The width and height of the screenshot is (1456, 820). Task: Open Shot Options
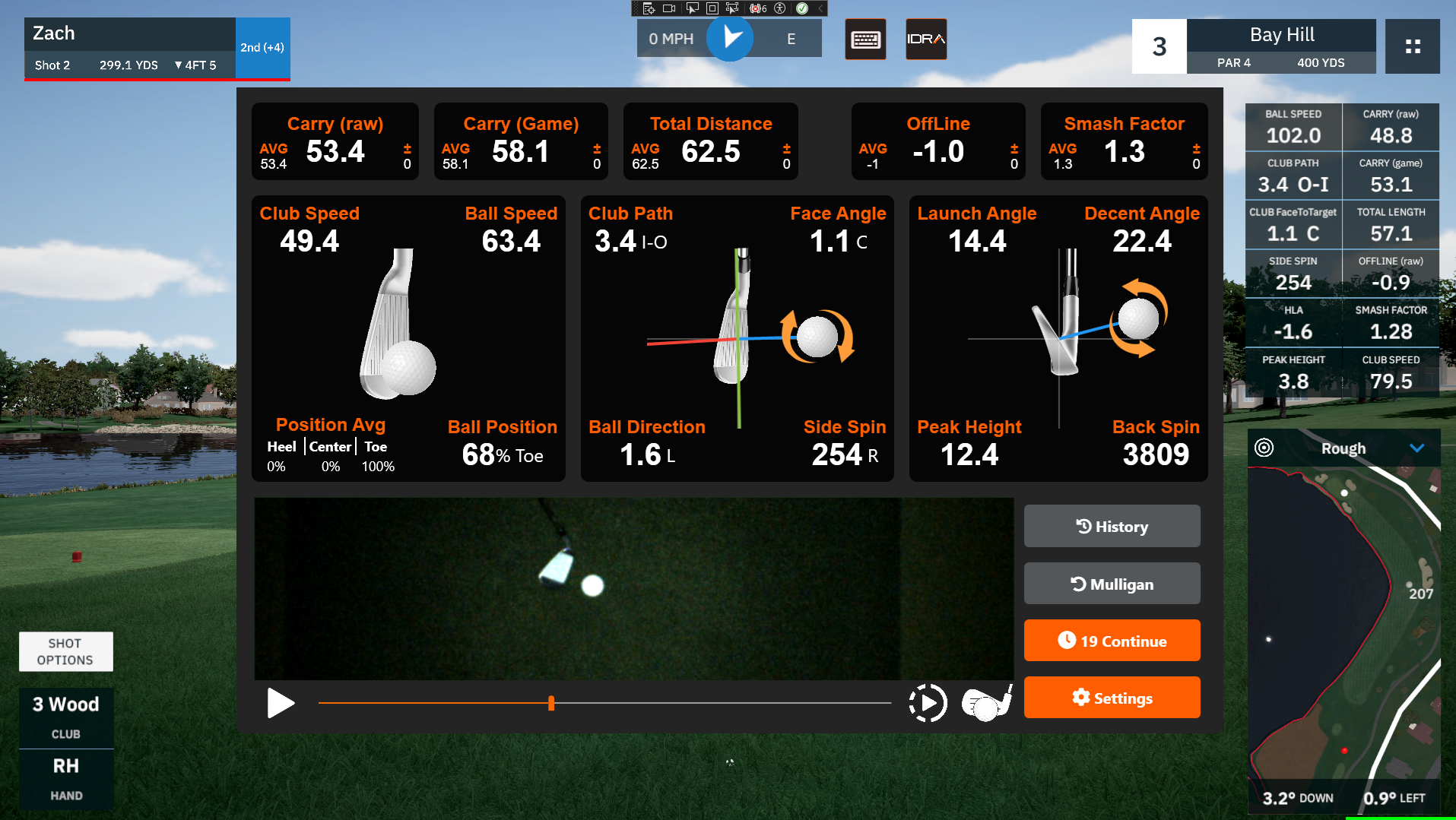click(65, 651)
